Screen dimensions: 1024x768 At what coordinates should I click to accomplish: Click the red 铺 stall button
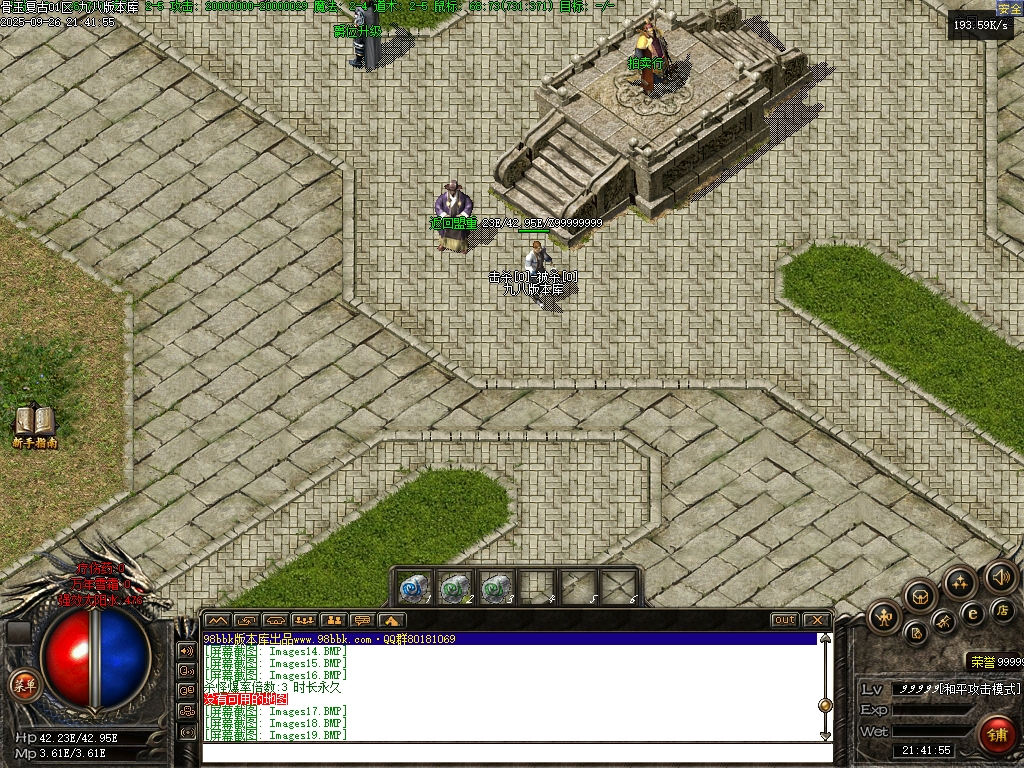(996, 735)
